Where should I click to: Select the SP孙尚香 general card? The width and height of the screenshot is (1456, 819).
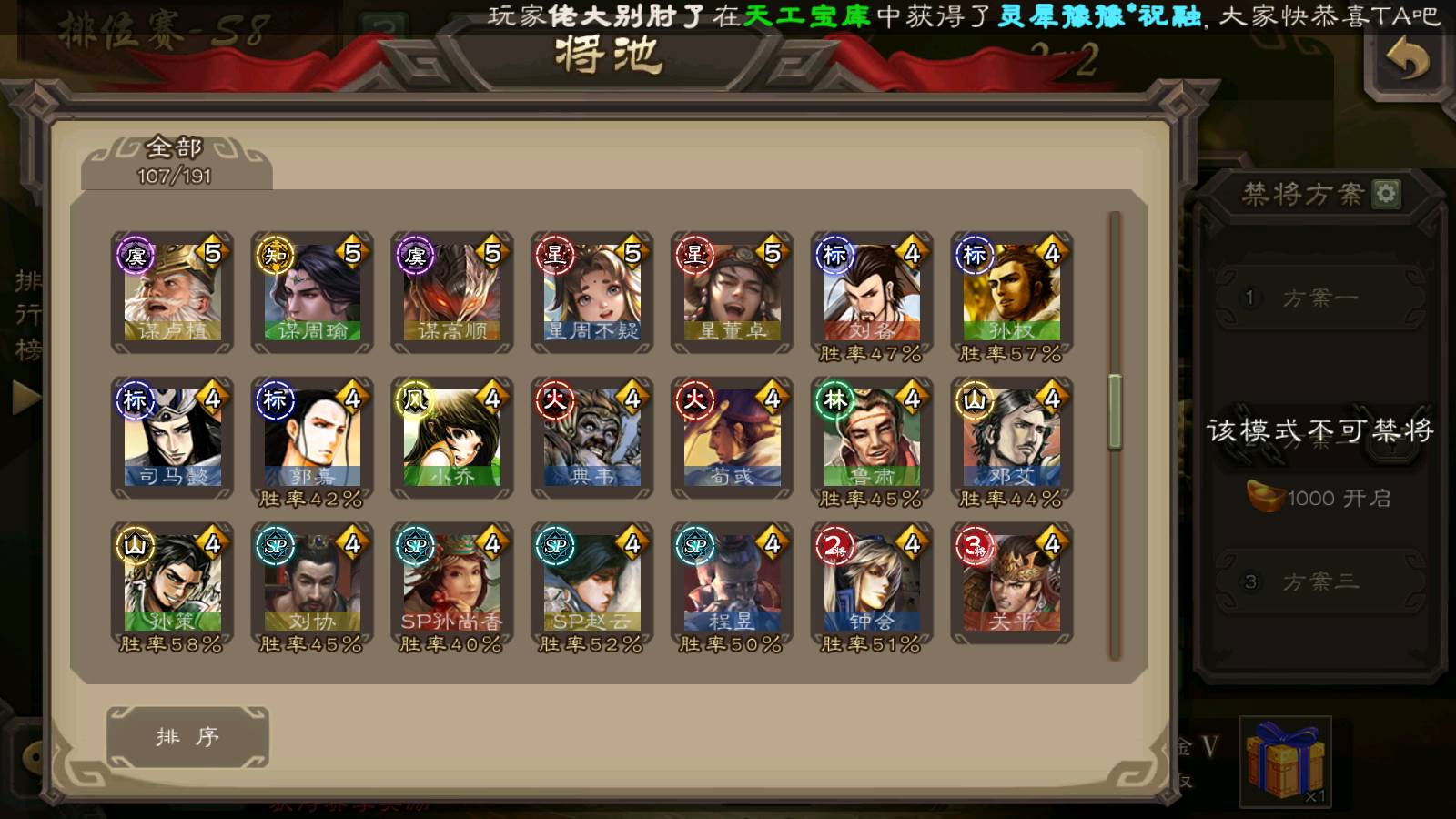click(x=452, y=584)
